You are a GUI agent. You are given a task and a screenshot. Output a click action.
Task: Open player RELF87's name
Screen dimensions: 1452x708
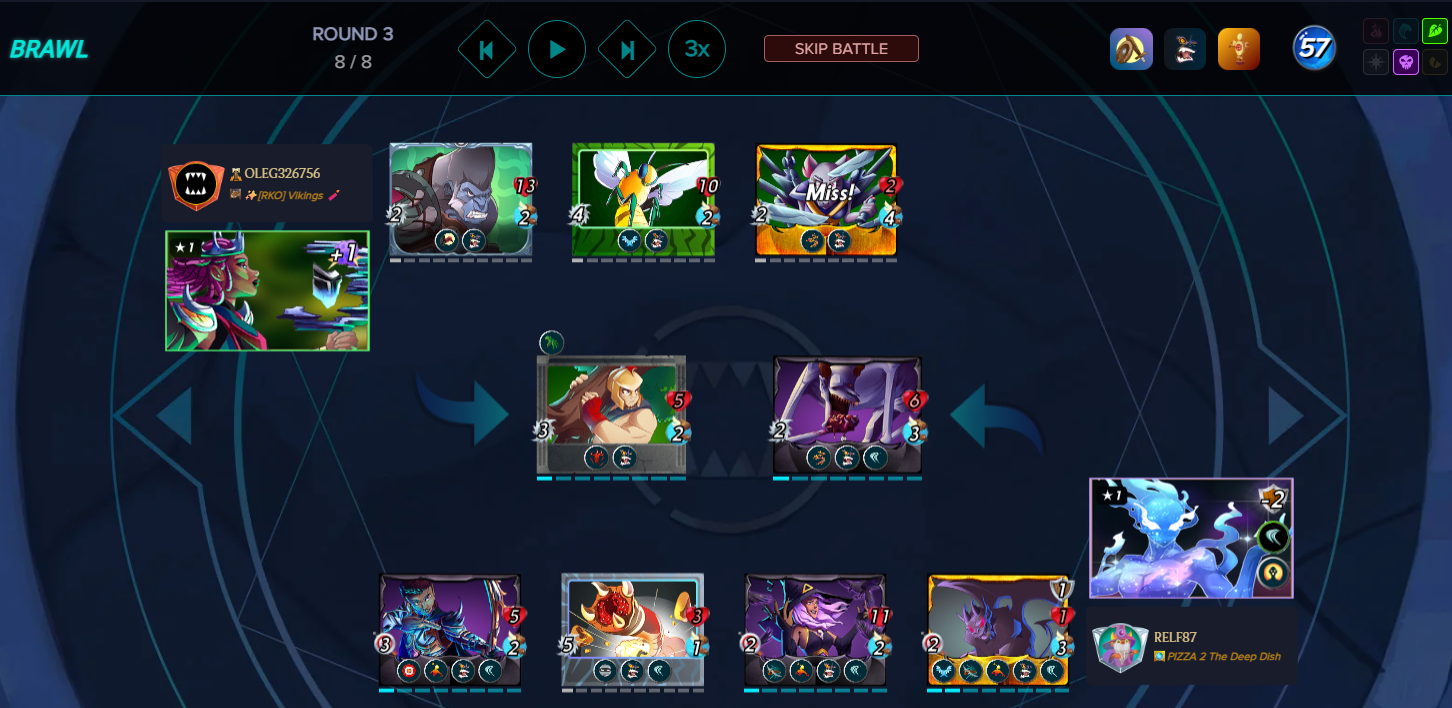pyautogui.click(x=1175, y=637)
